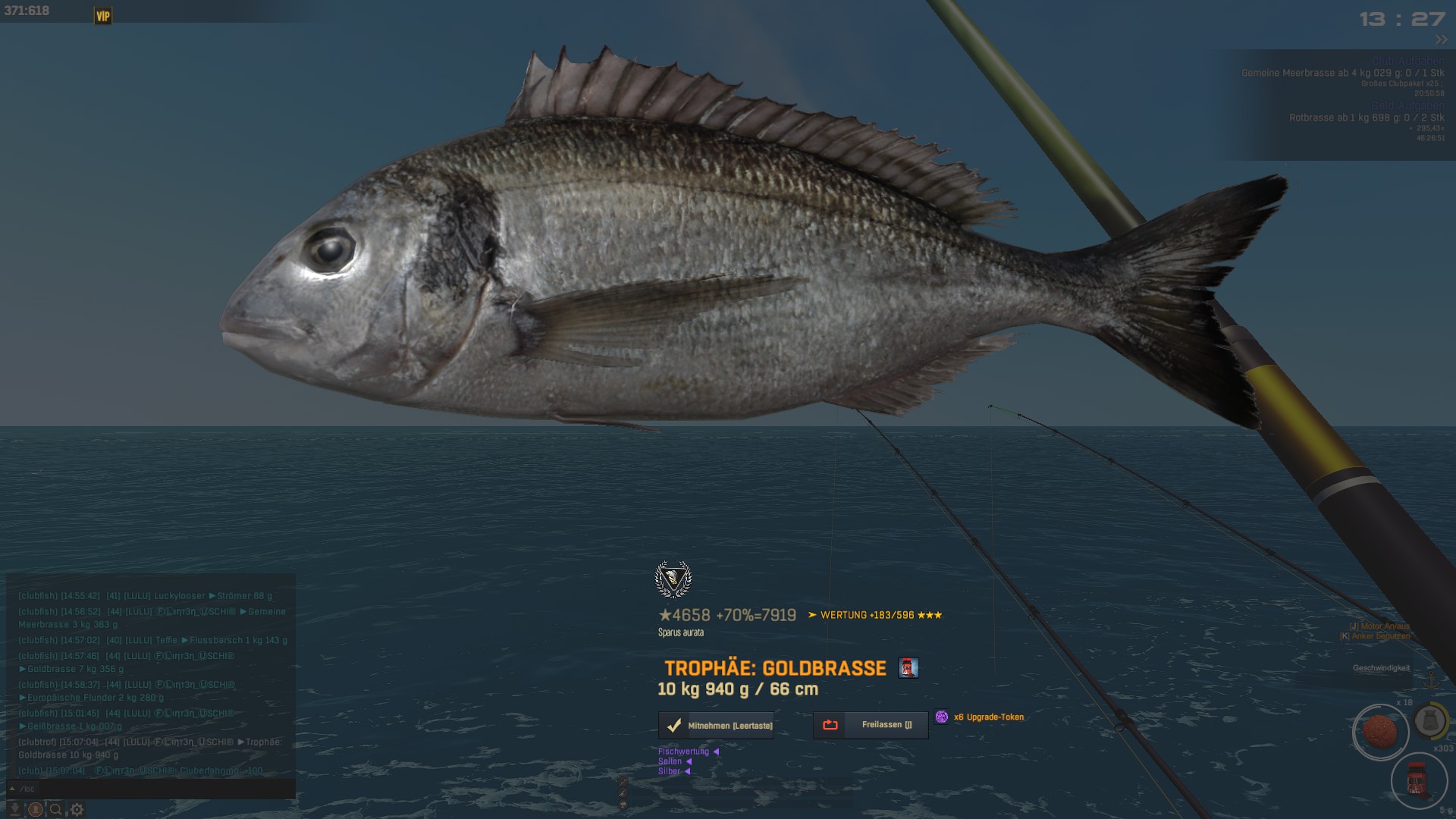Select the red bait jar slot

click(x=1417, y=780)
